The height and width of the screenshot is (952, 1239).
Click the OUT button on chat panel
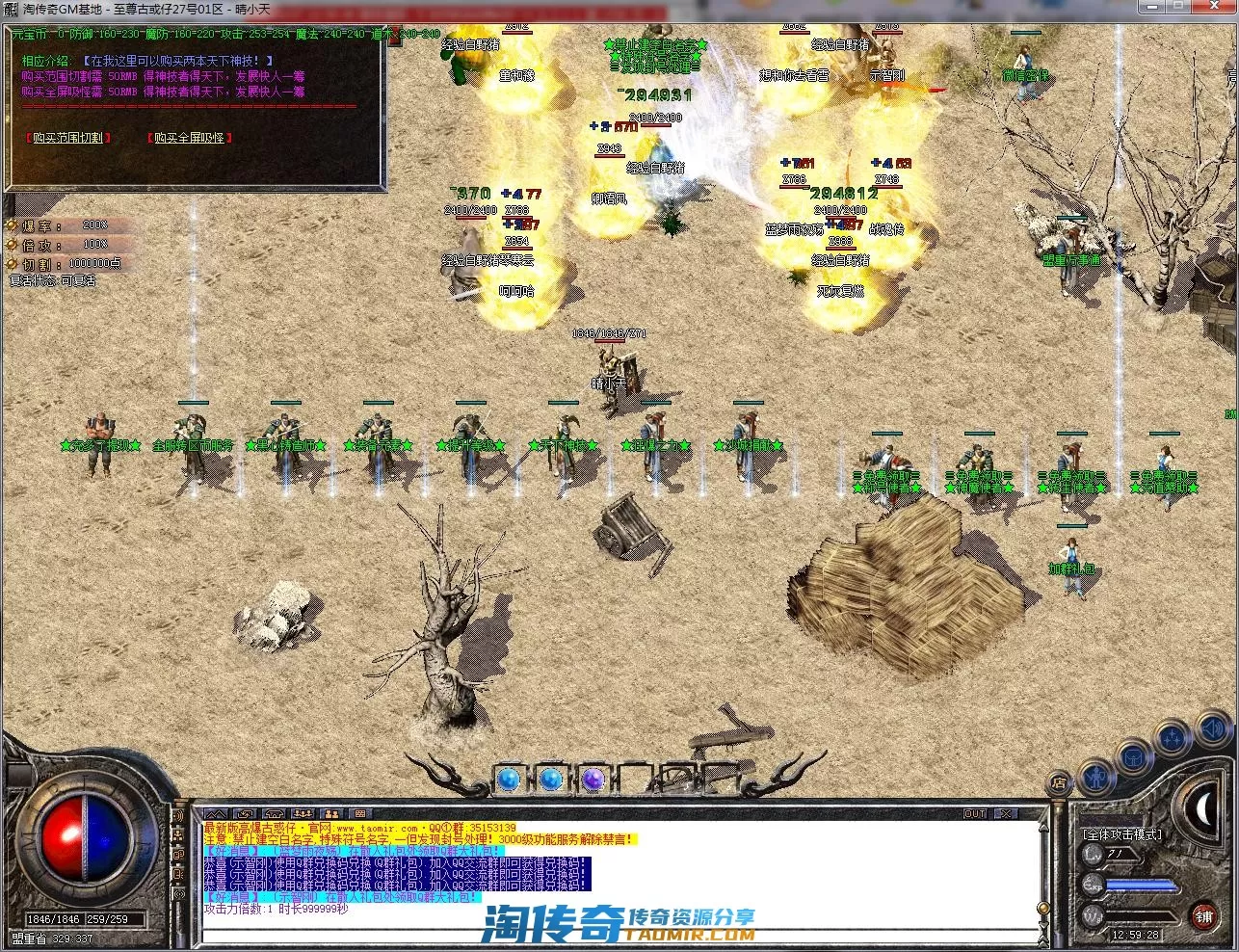click(x=975, y=814)
